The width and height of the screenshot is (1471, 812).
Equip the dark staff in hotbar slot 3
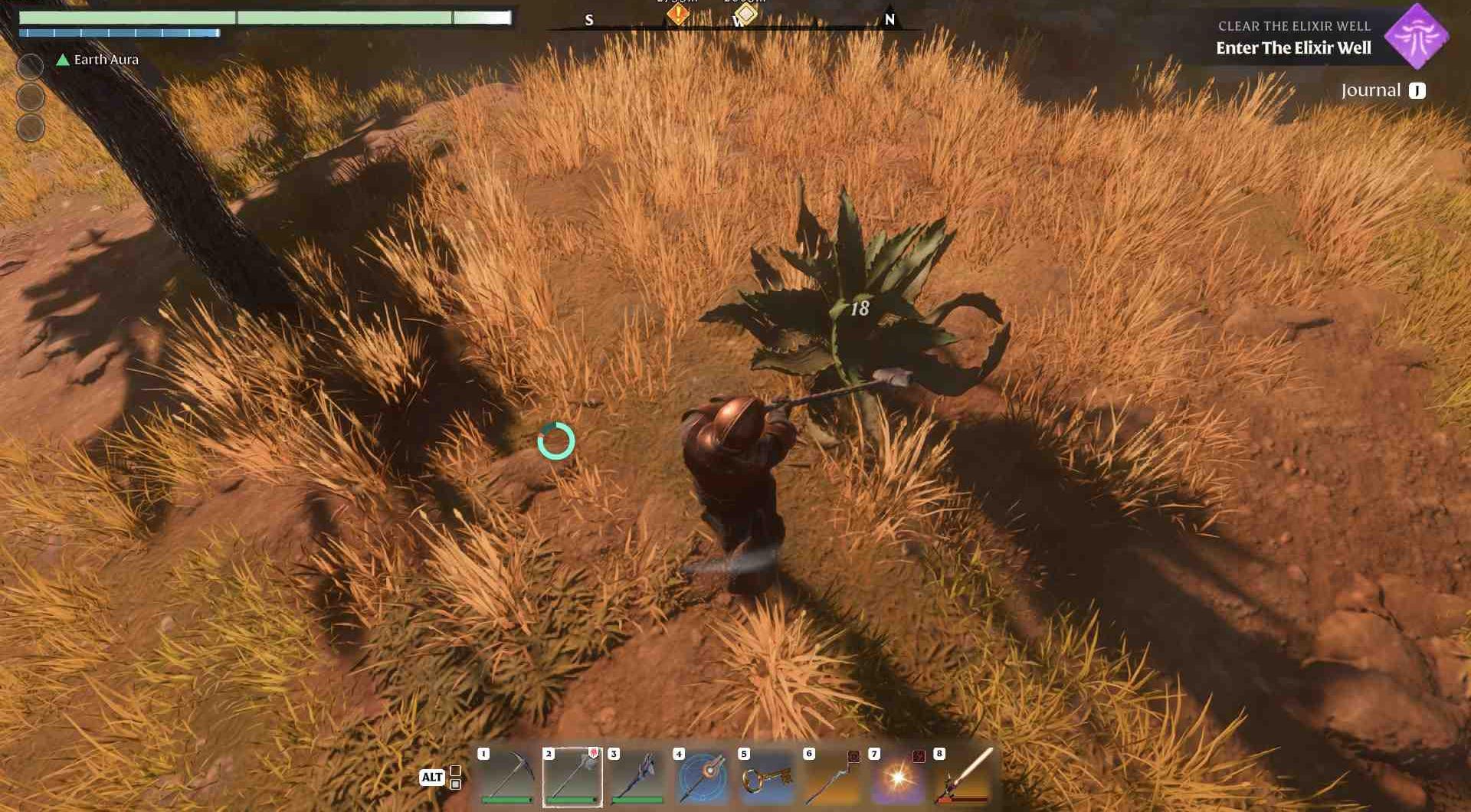[x=637, y=777]
